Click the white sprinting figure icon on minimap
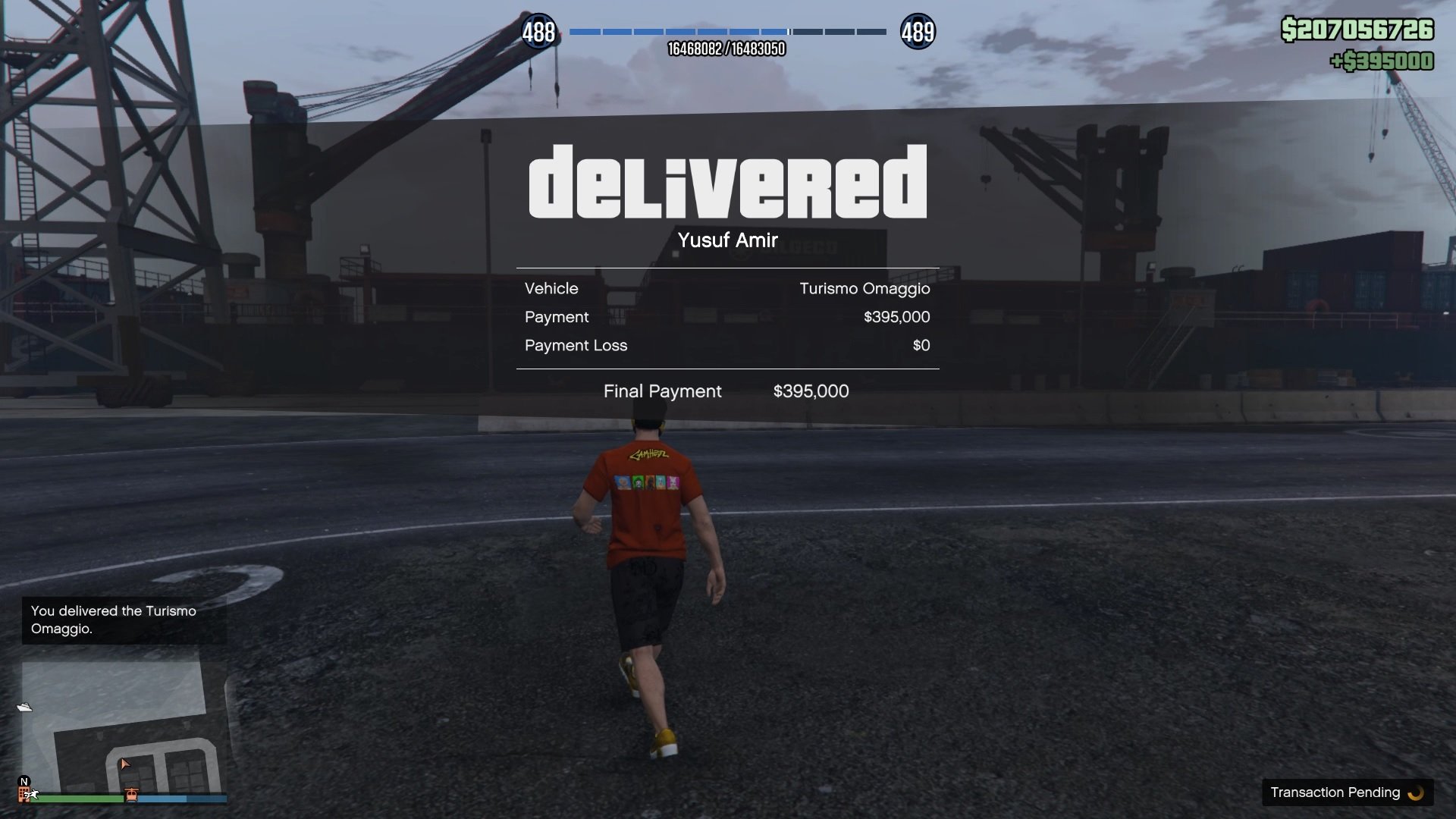The width and height of the screenshot is (1456, 819). [32, 797]
